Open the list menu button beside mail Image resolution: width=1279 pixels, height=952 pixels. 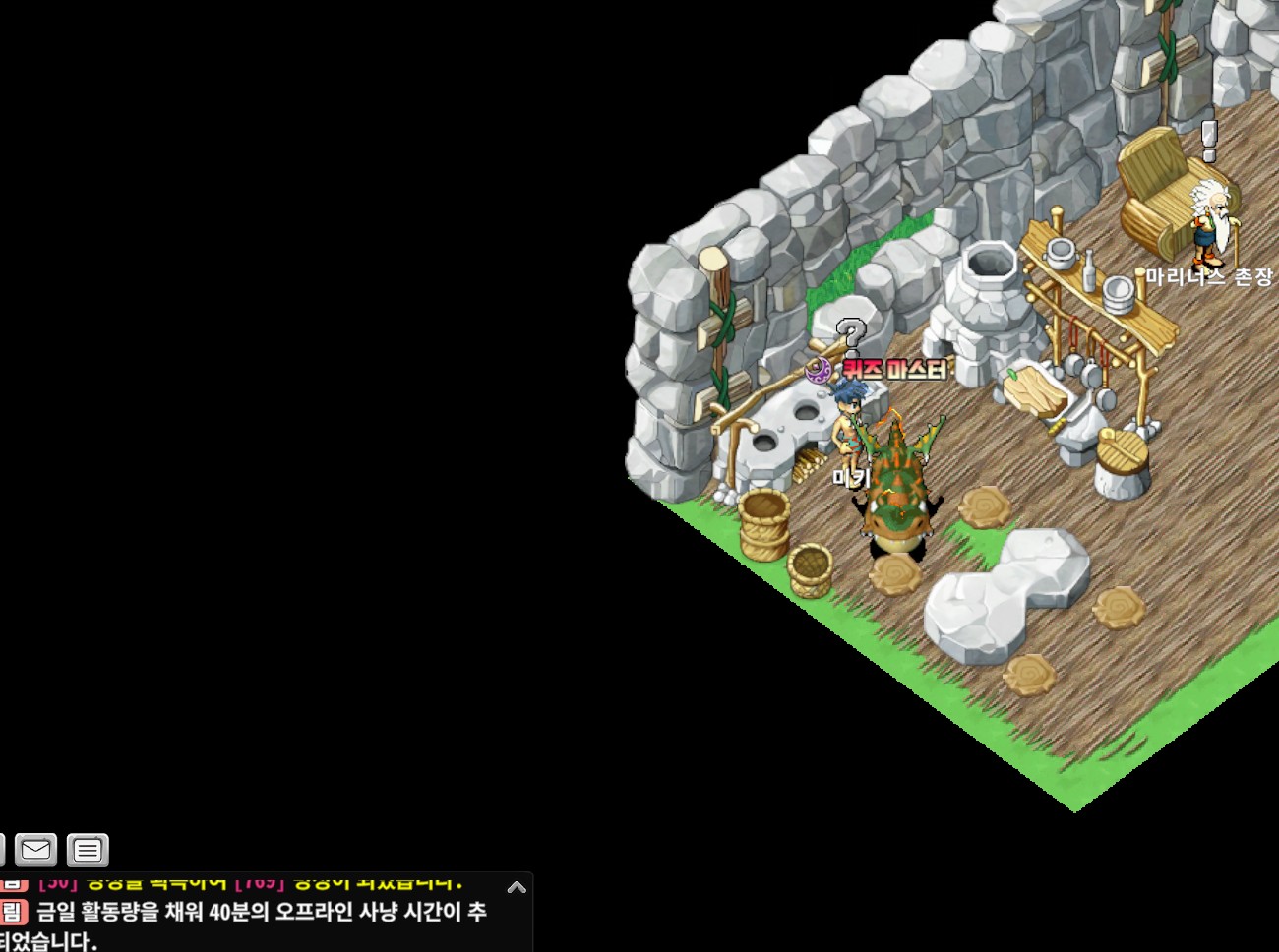tap(88, 850)
